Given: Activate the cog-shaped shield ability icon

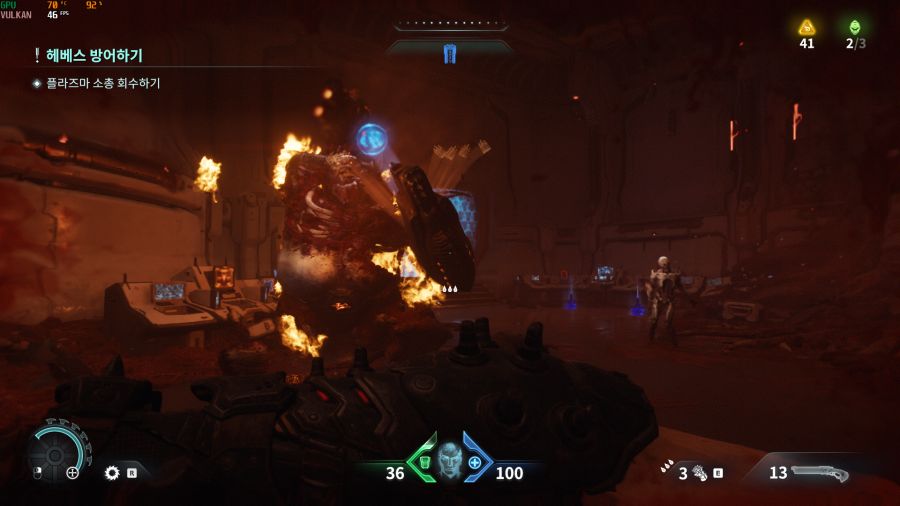Looking at the screenshot, I should (112, 472).
